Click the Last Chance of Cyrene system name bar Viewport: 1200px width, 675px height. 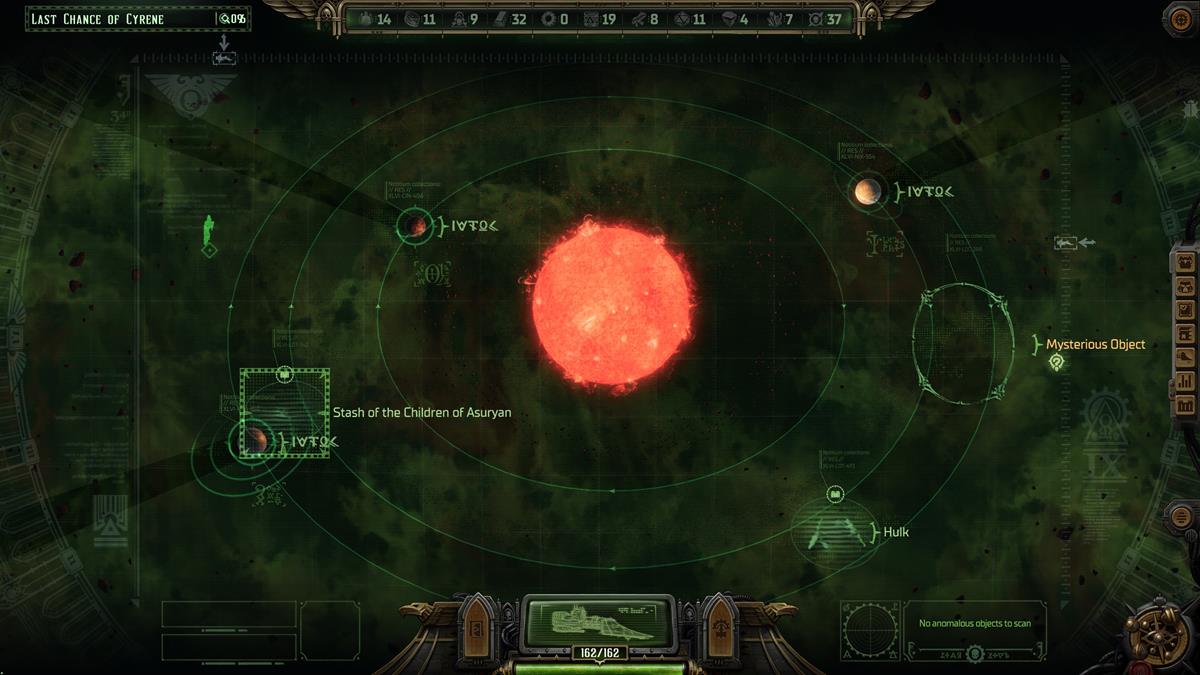point(122,19)
